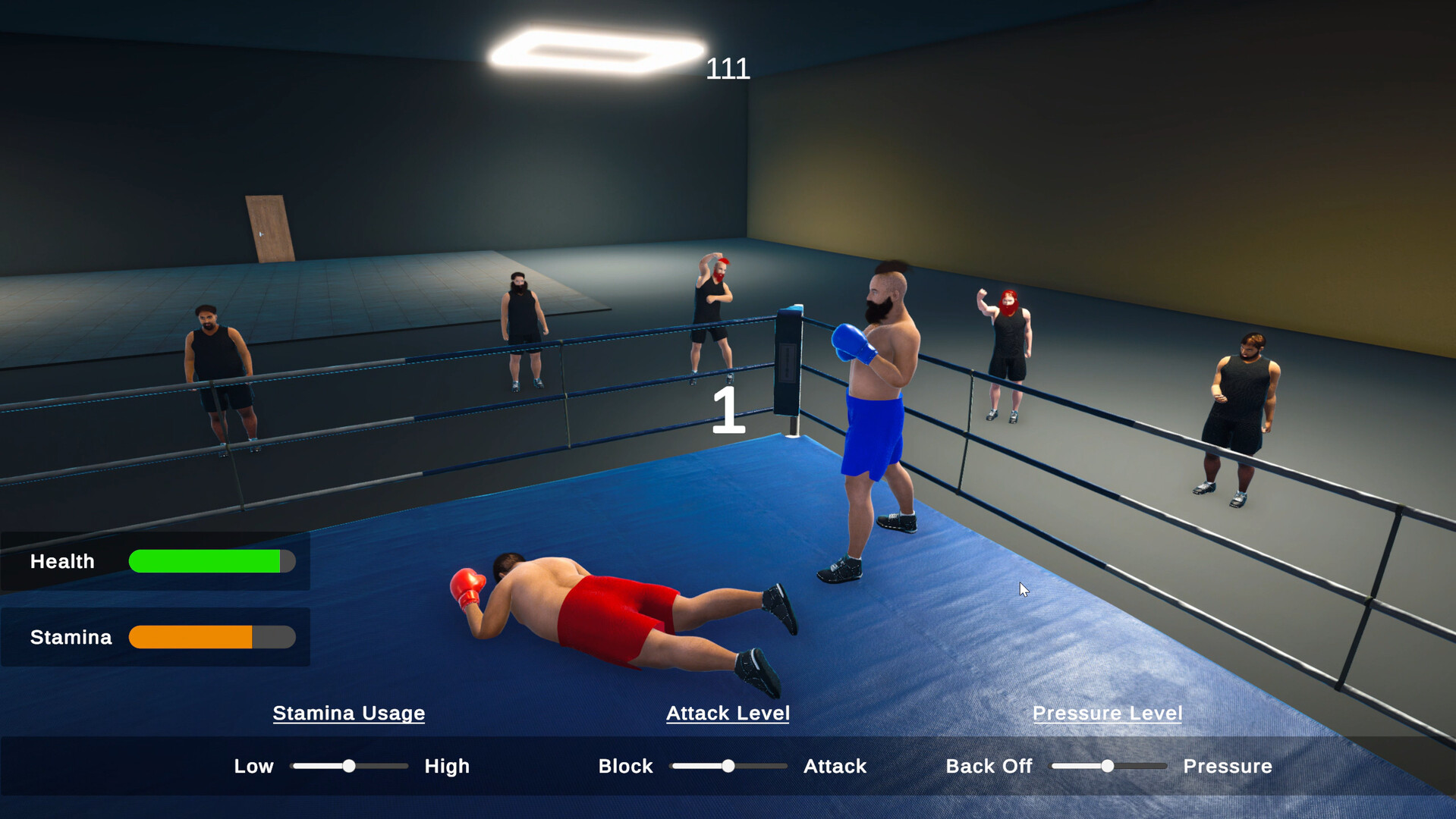Open the Pressure Level heading link
1456x819 pixels.
pos(1107,713)
